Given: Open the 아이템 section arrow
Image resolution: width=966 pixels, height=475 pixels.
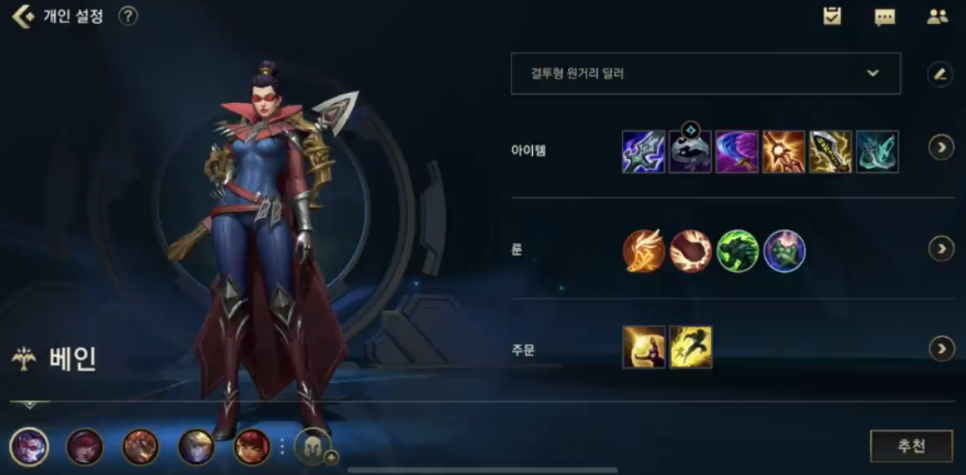Looking at the screenshot, I should (x=941, y=148).
